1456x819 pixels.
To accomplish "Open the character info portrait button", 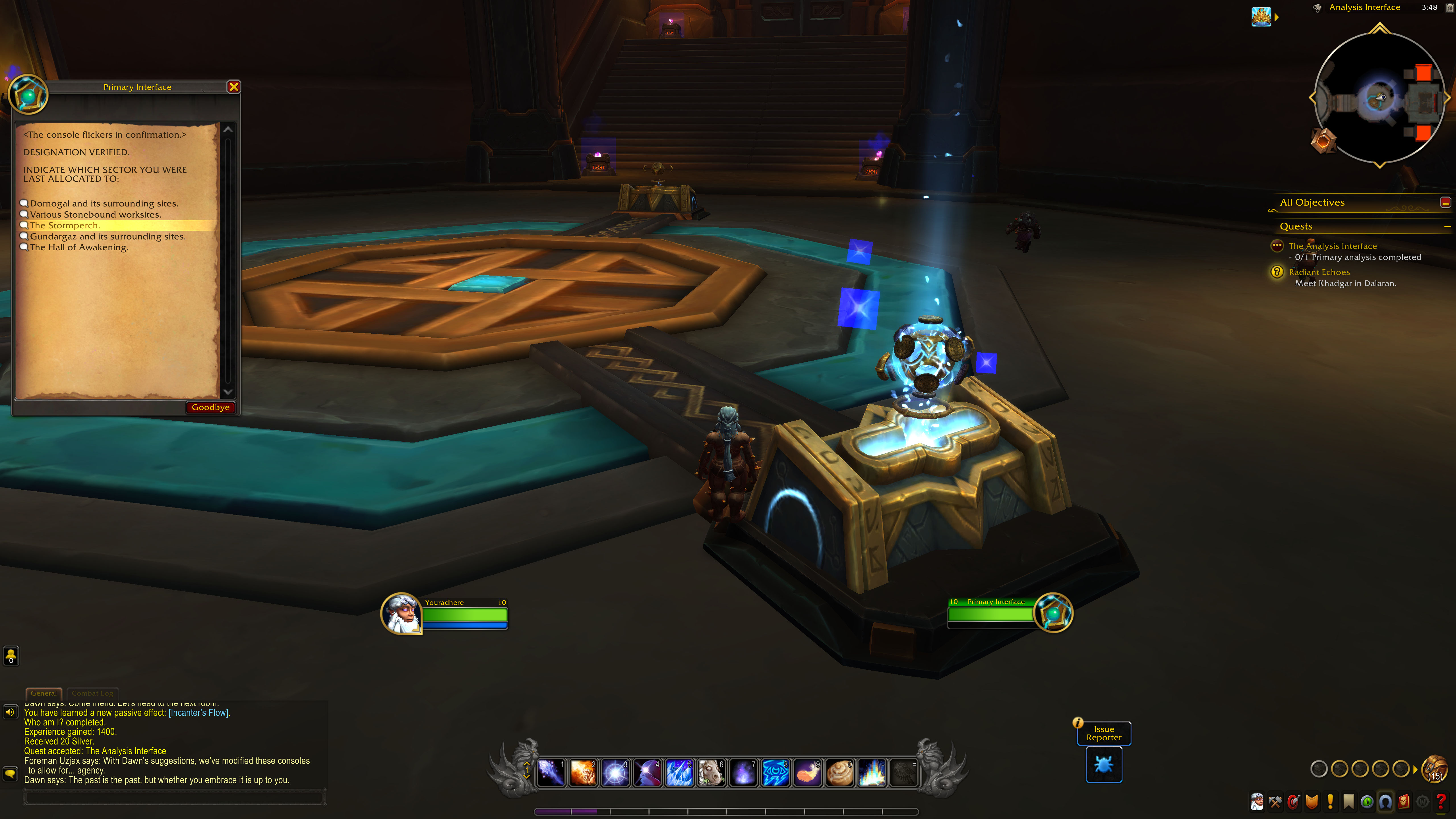I will click(x=1256, y=801).
